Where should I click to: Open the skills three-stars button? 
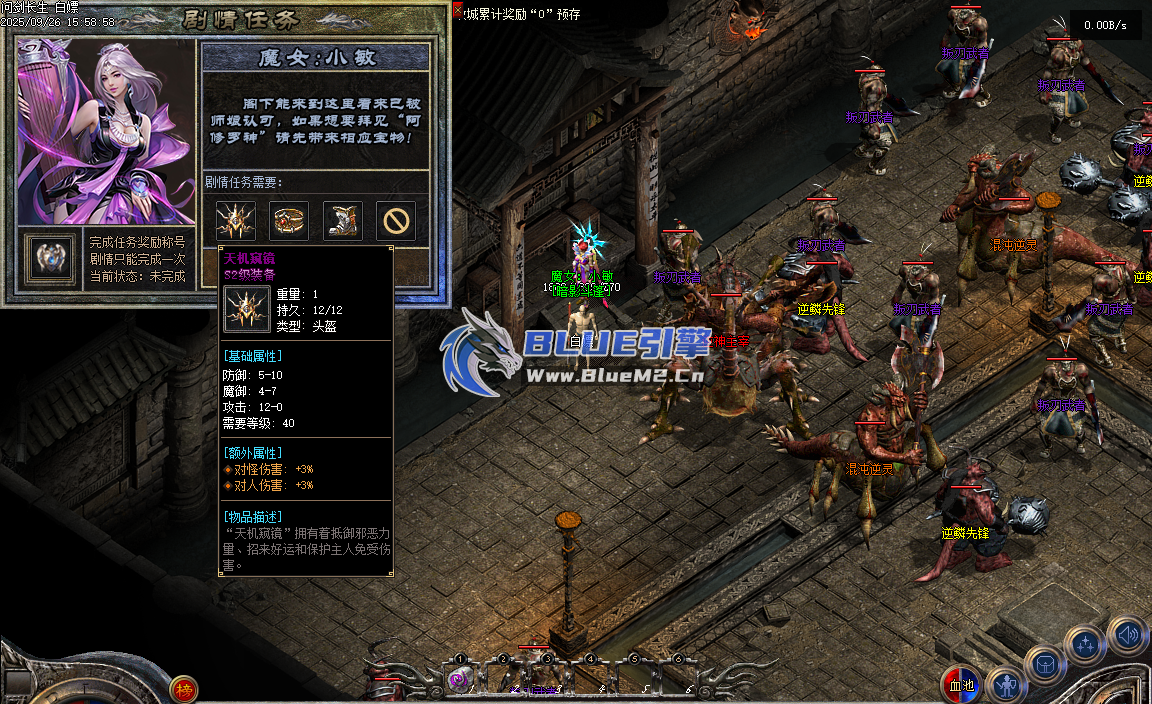[1085, 645]
